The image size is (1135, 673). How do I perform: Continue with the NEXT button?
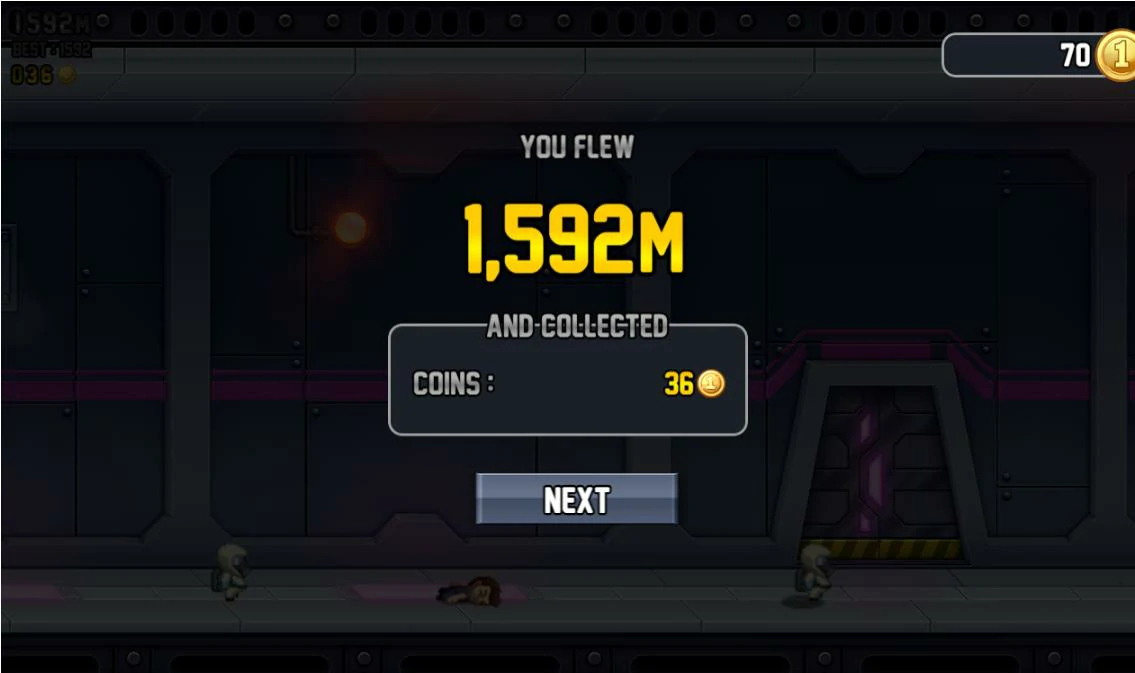point(576,498)
